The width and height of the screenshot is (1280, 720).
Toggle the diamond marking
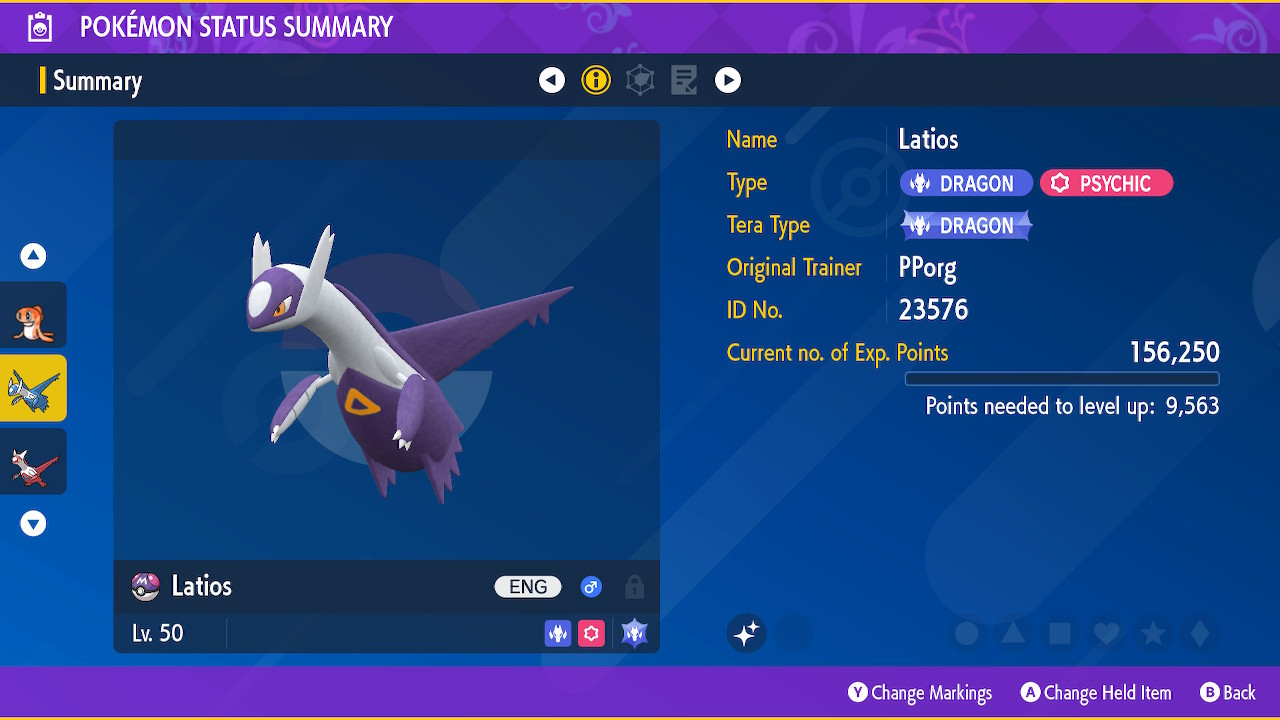coord(1200,633)
